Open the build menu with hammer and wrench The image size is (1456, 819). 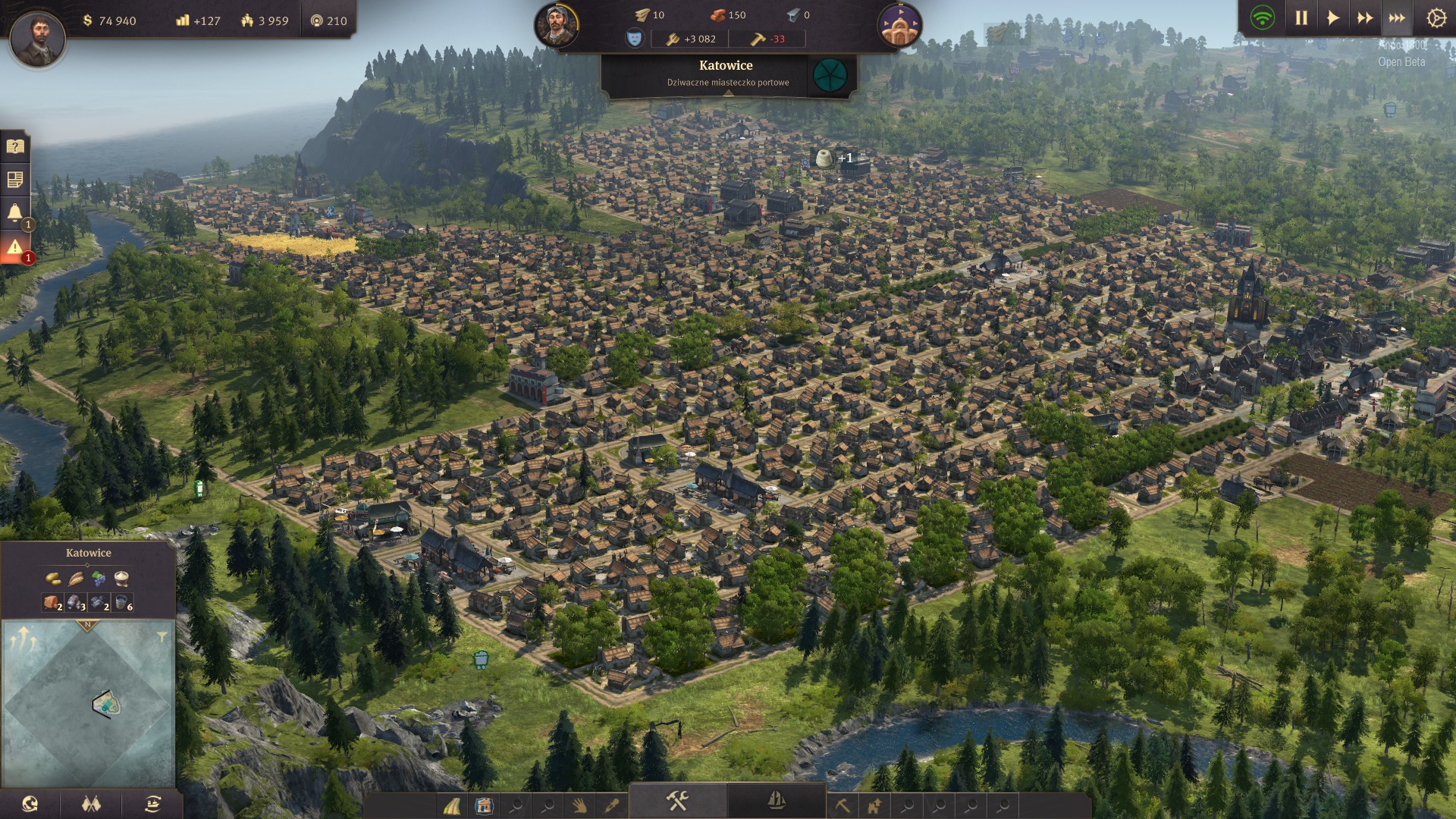pos(677,801)
